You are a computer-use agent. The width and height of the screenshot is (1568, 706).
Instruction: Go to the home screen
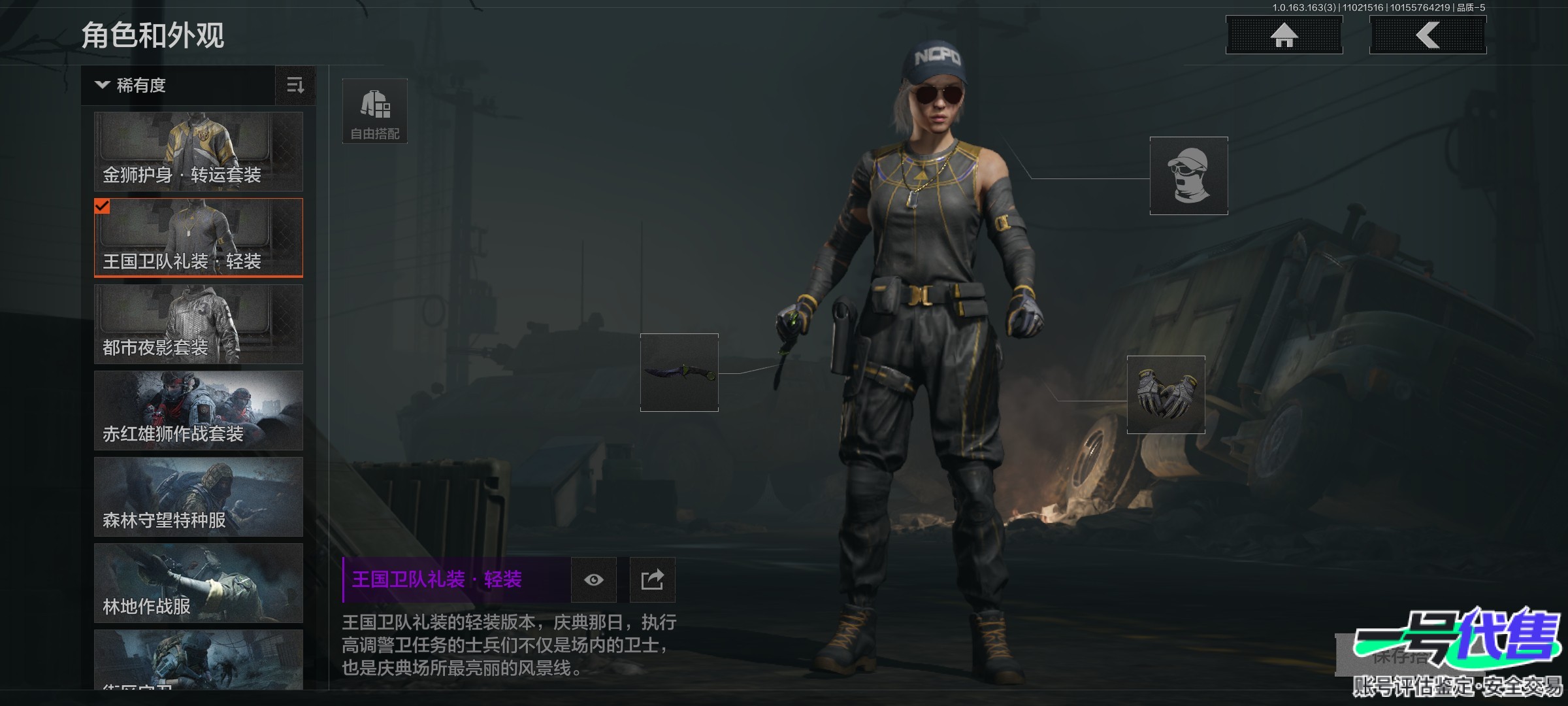(x=1284, y=35)
